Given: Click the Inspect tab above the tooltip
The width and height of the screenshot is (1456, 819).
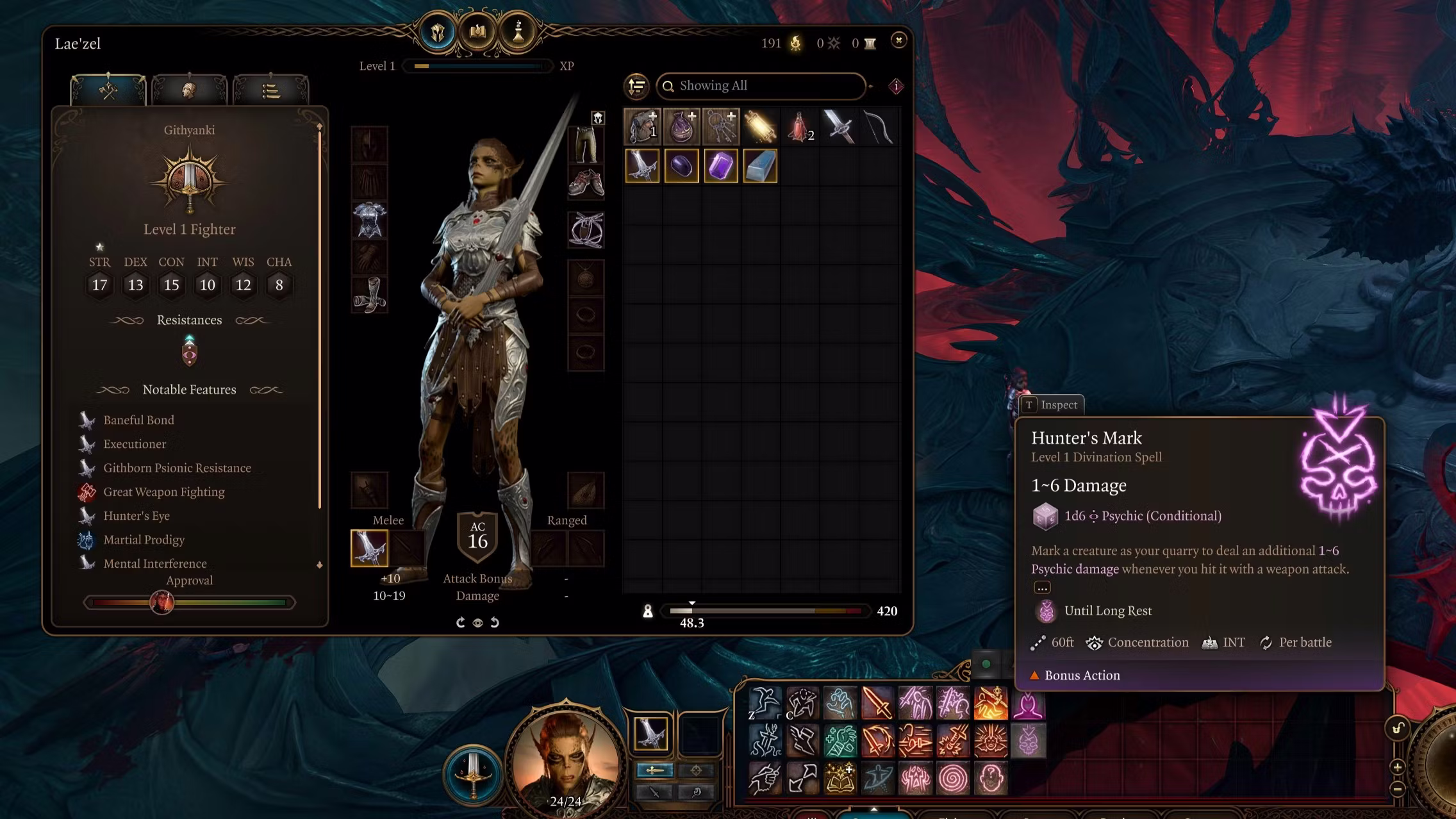Looking at the screenshot, I should [x=1052, y=405].
